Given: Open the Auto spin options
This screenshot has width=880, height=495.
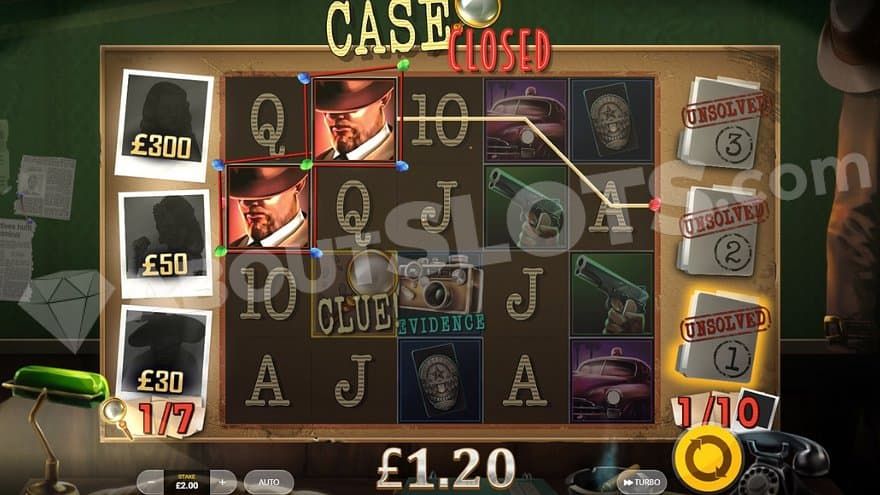Looking at the screenshot, I should pyautogui.click(x=268, y=482).
